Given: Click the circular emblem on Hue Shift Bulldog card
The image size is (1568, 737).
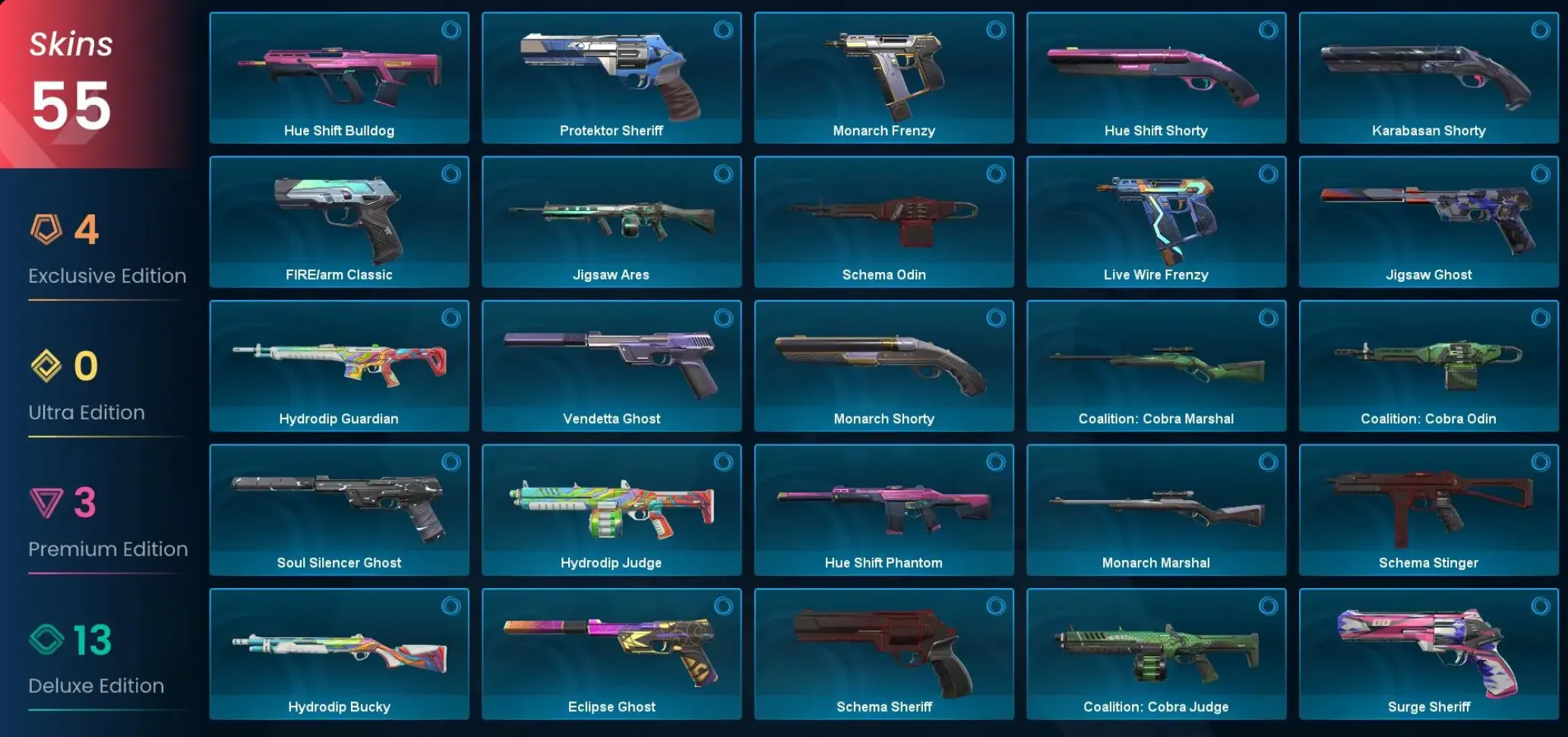Looking at the screenshot, I should [x=450, y=30].
